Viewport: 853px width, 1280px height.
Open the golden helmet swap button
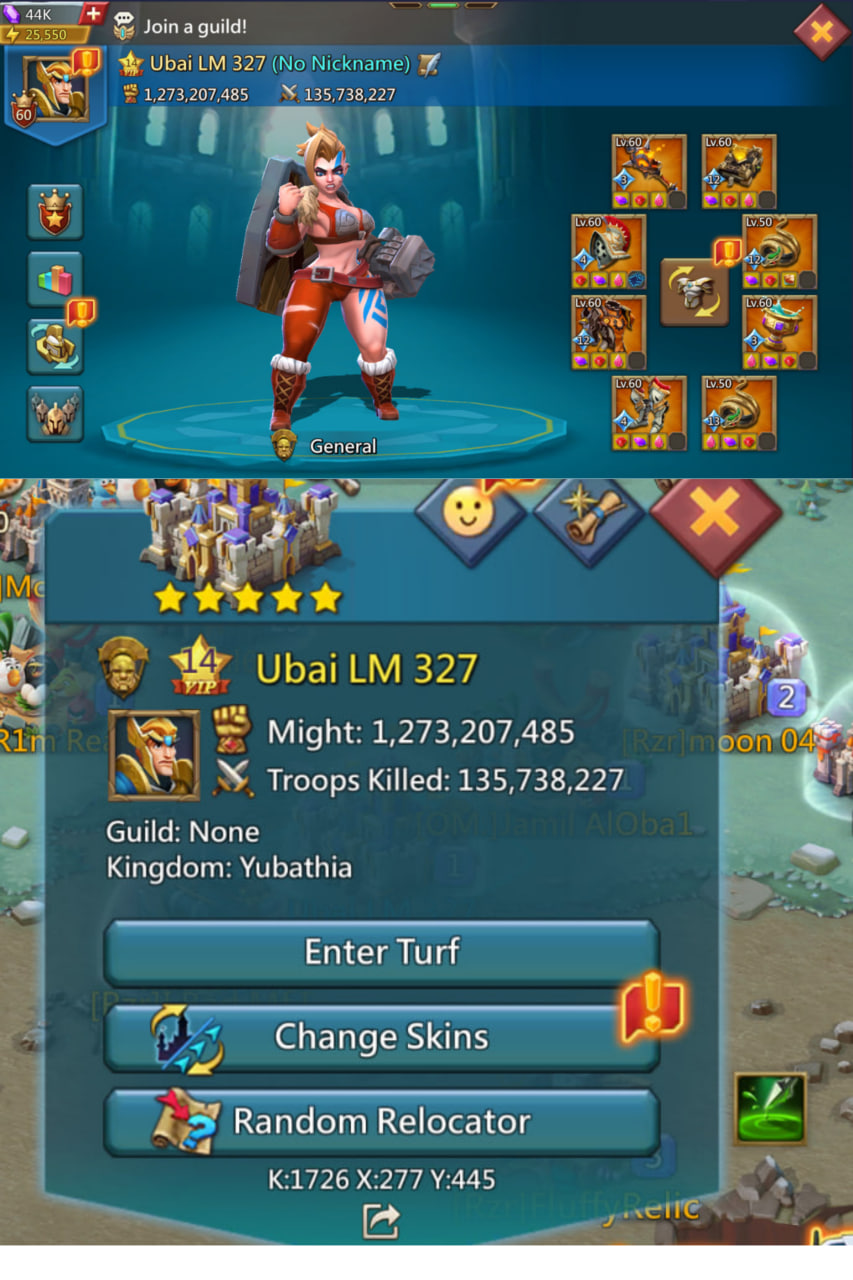tap(55, 346)
